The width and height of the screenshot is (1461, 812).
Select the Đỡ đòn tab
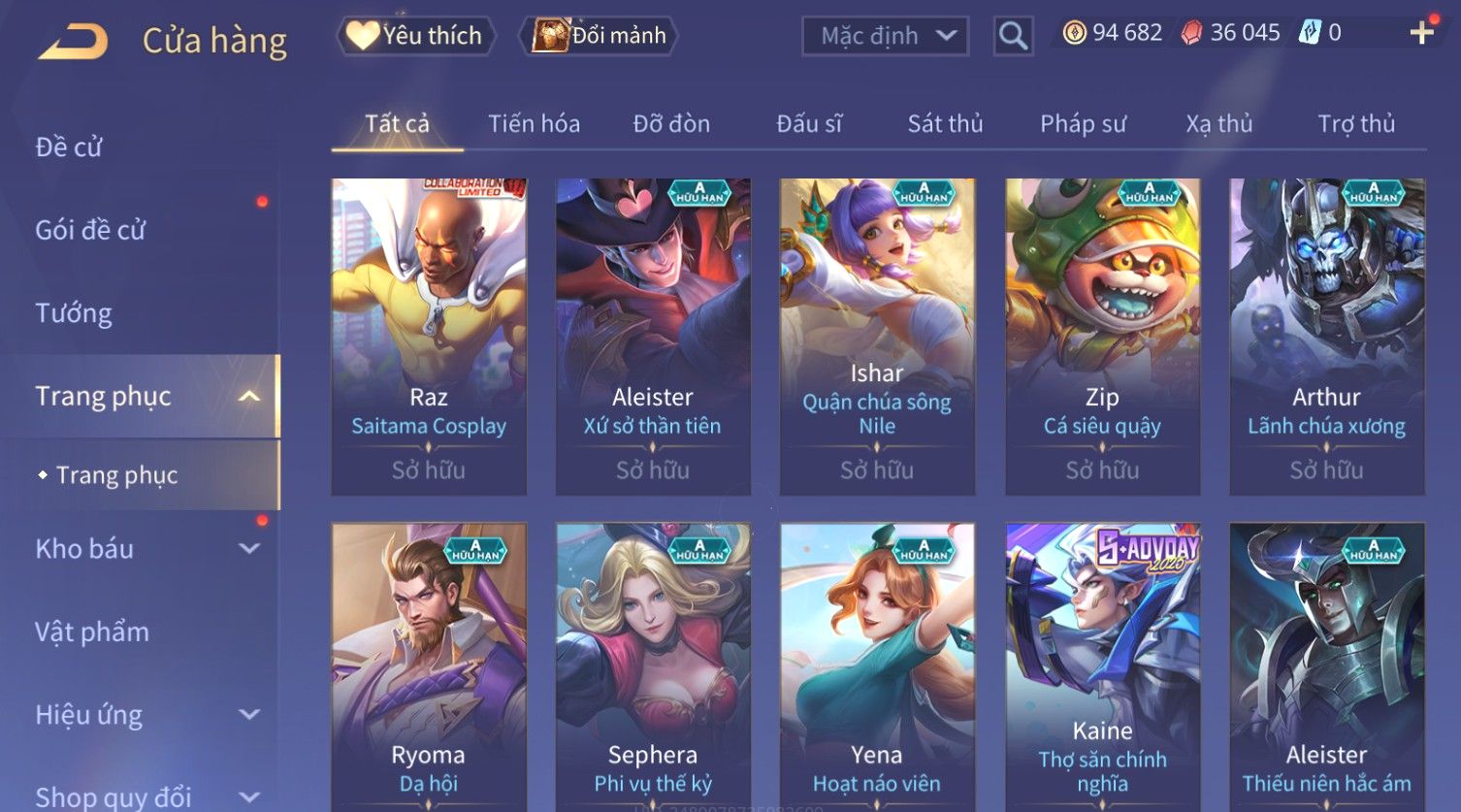click(671, 124)
